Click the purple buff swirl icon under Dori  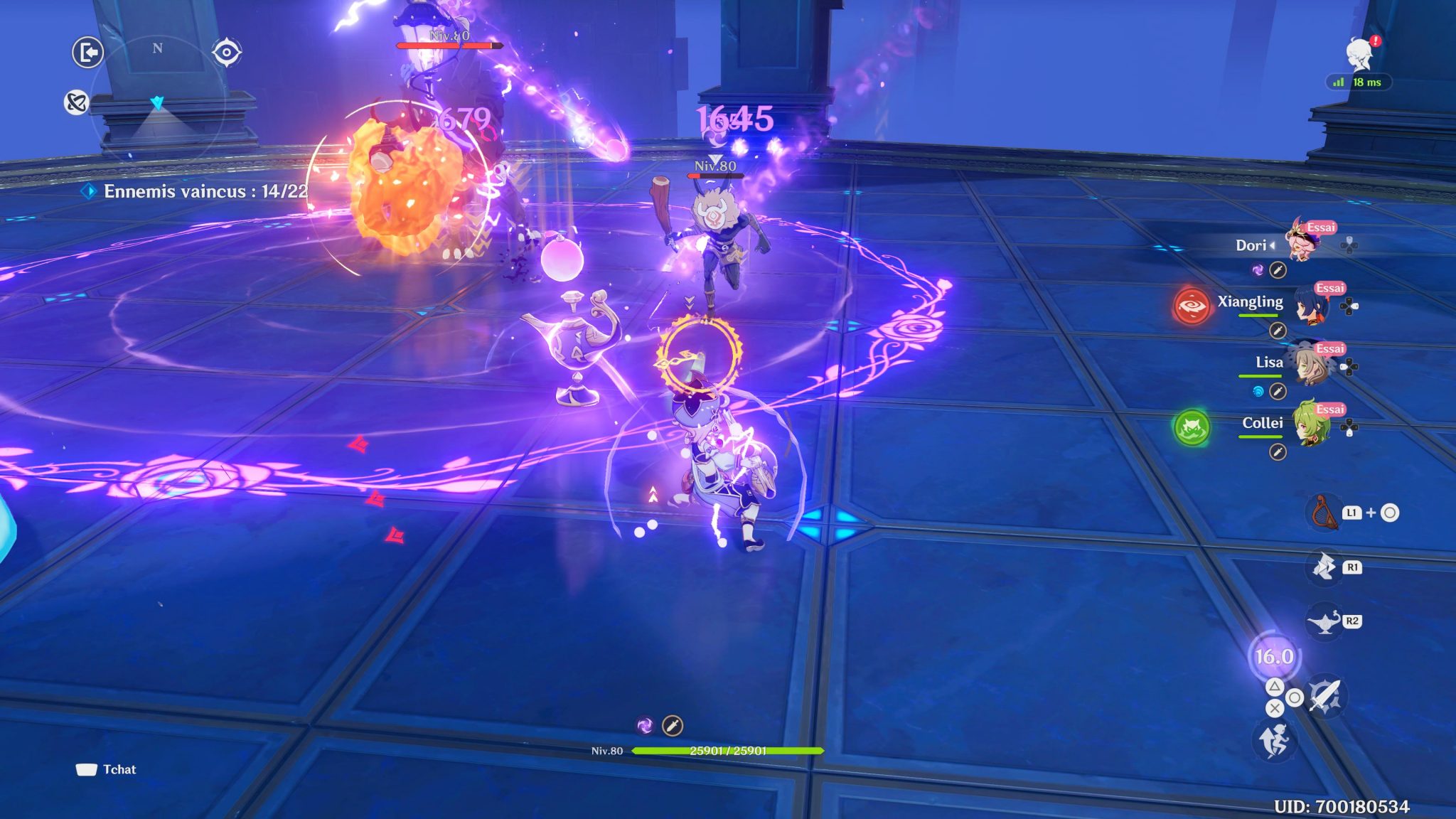click(1258, 269)
